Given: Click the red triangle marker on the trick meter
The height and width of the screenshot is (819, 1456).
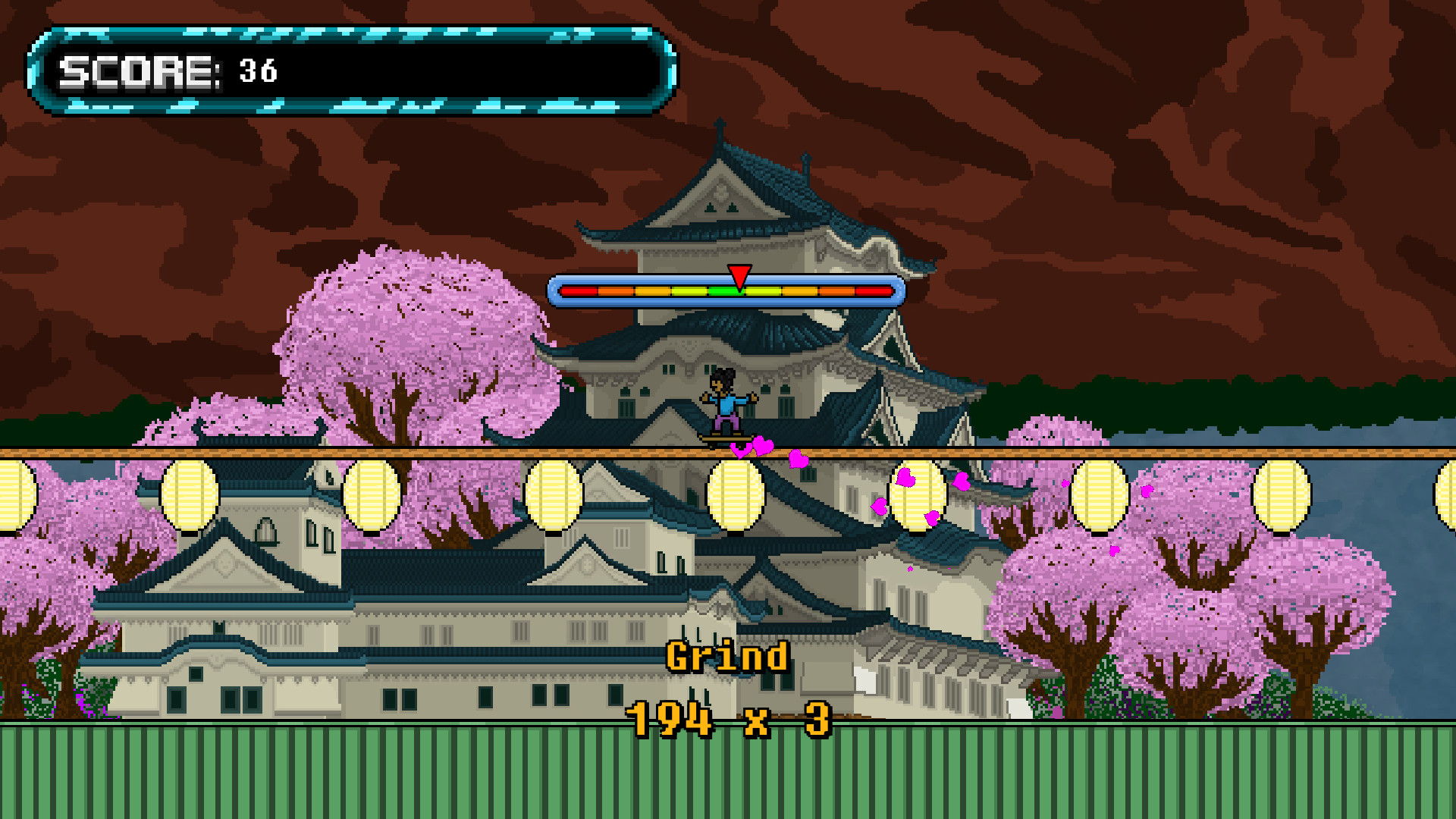Looking at the screenshot, I should pos(739,275).
